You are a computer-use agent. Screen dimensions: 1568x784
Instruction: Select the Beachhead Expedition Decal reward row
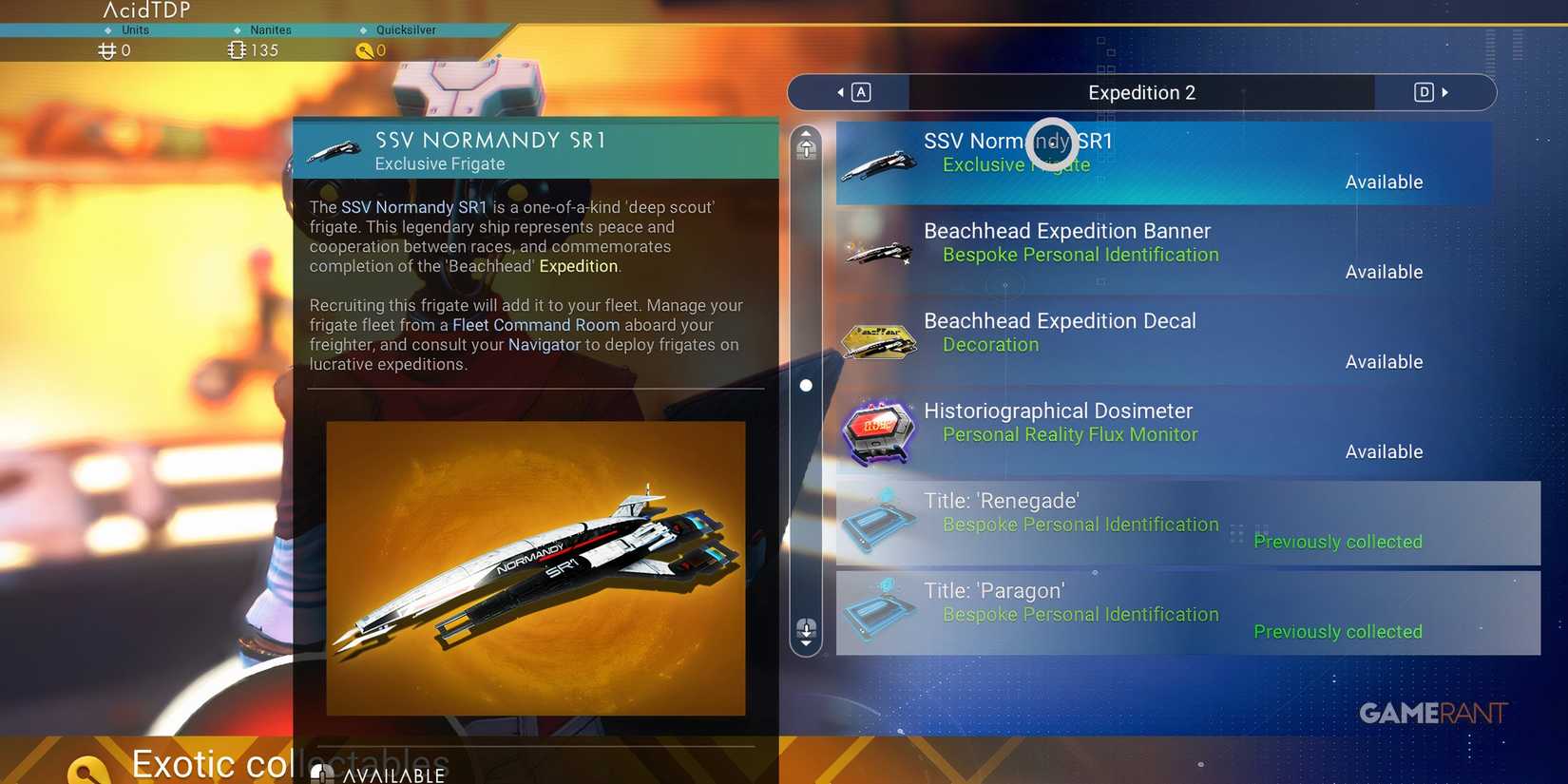(1140, 340)
